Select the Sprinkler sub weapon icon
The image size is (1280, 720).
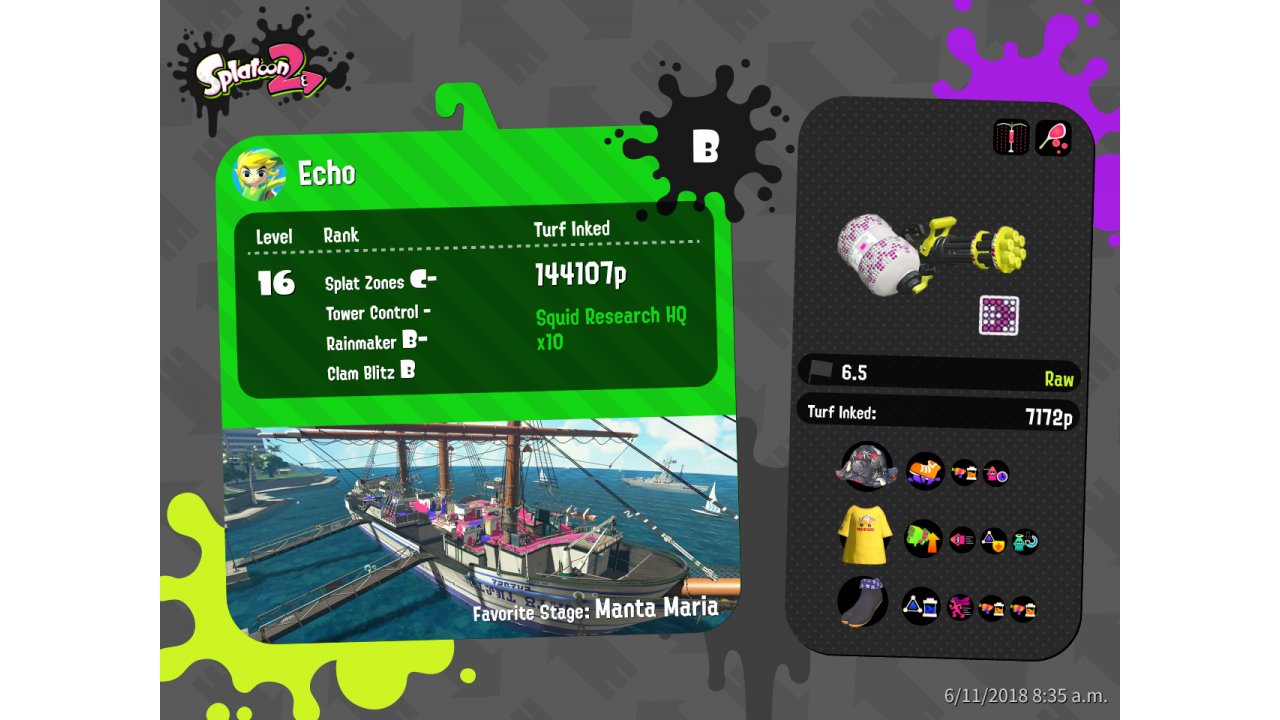pos(1011,138)
